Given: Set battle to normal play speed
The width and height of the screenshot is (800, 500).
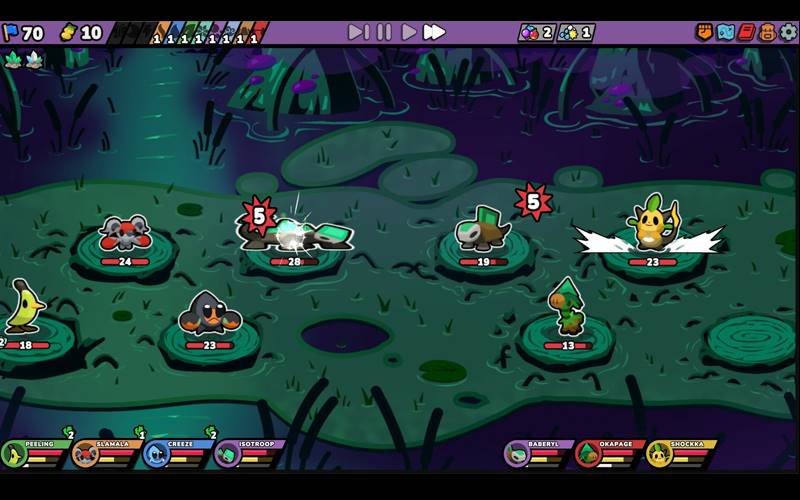Looking at the screenshot, I should coord(409,32).
